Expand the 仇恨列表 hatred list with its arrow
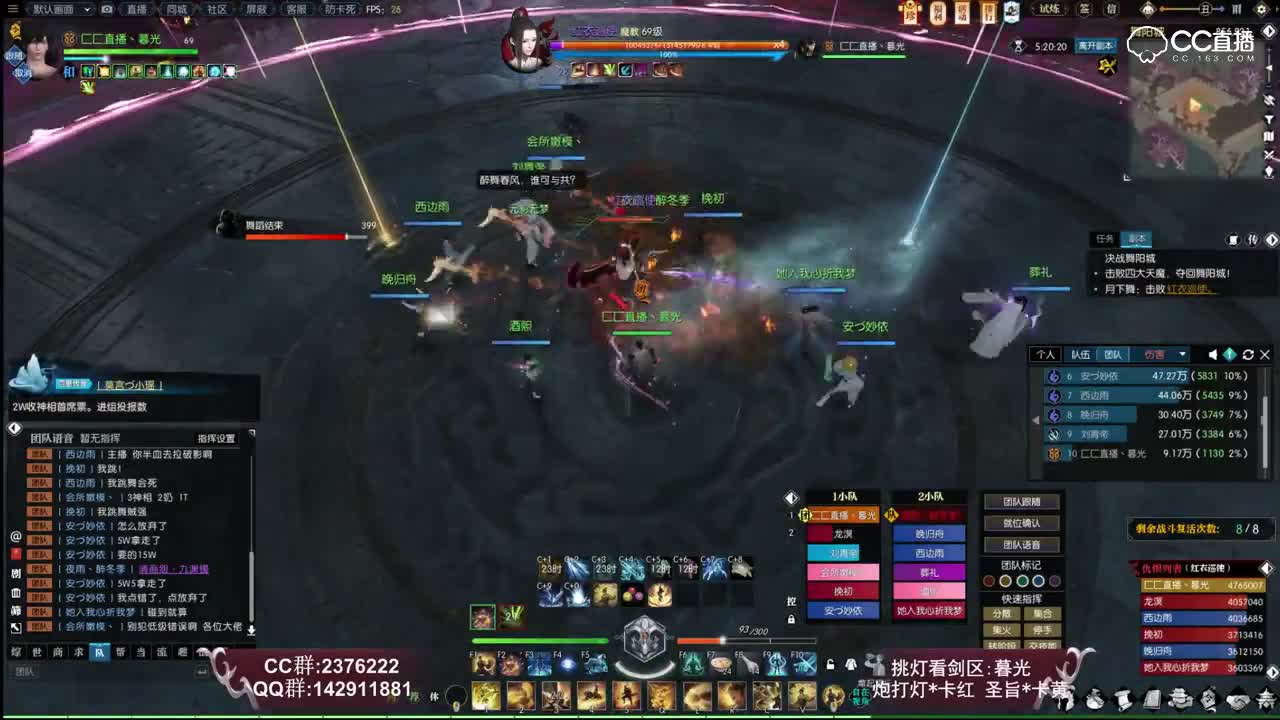This screenshot has width=1280, height=720. pos(1266,568)
